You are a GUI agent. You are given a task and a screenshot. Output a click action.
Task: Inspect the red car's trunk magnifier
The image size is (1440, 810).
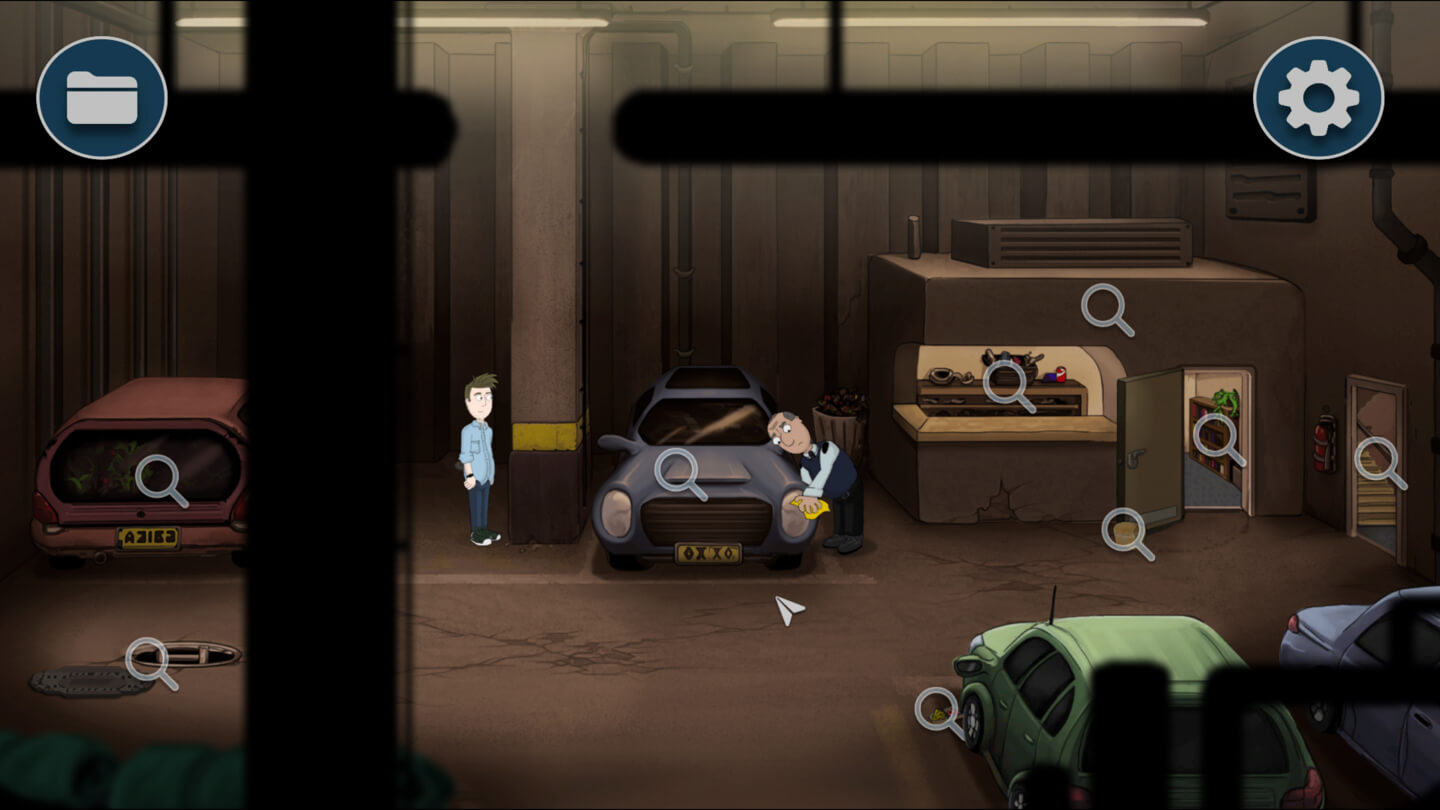[157, 476]
